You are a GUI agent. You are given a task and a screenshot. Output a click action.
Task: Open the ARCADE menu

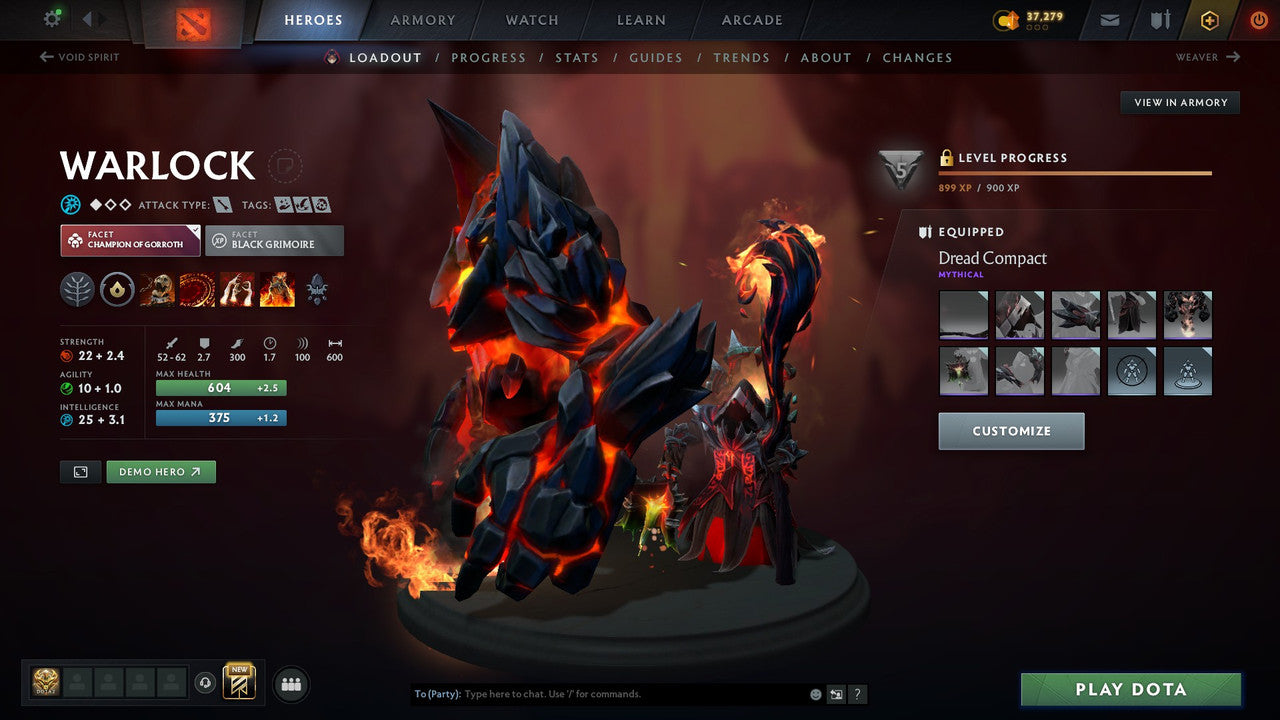click(x=751, y=19)
